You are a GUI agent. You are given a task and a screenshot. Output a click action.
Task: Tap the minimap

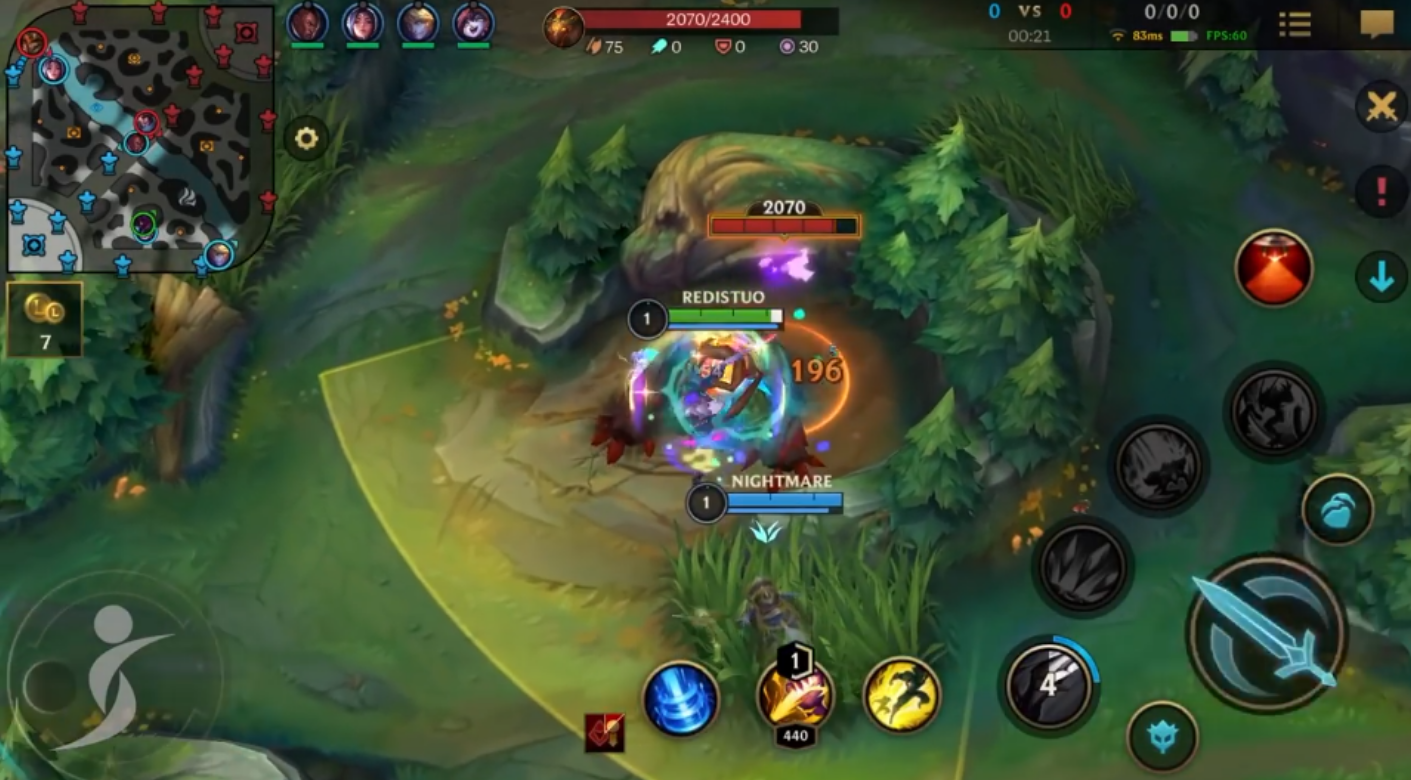coord(140,138)
